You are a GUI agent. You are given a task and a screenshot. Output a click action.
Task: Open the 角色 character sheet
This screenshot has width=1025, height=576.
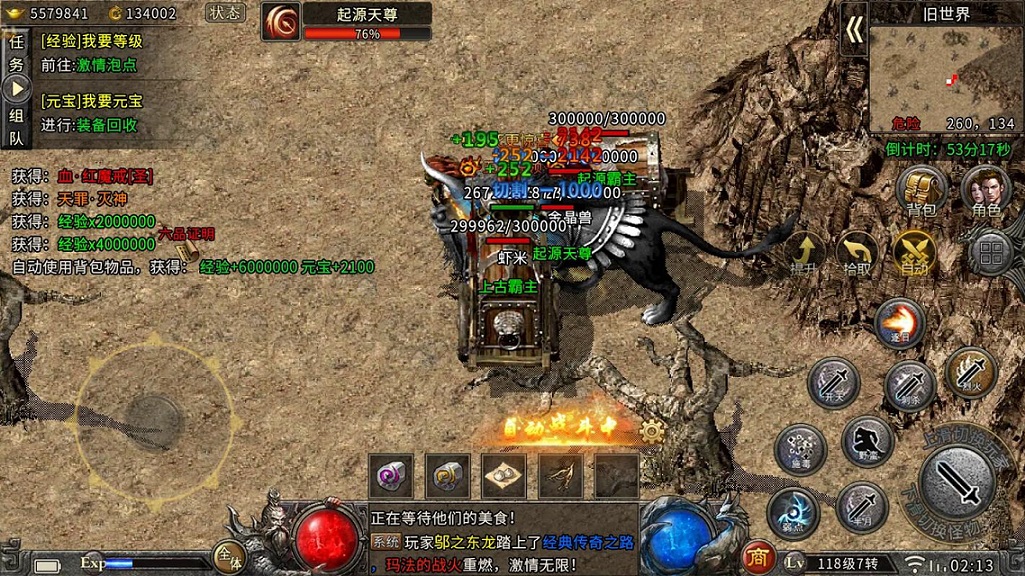(x=985, y=191)
